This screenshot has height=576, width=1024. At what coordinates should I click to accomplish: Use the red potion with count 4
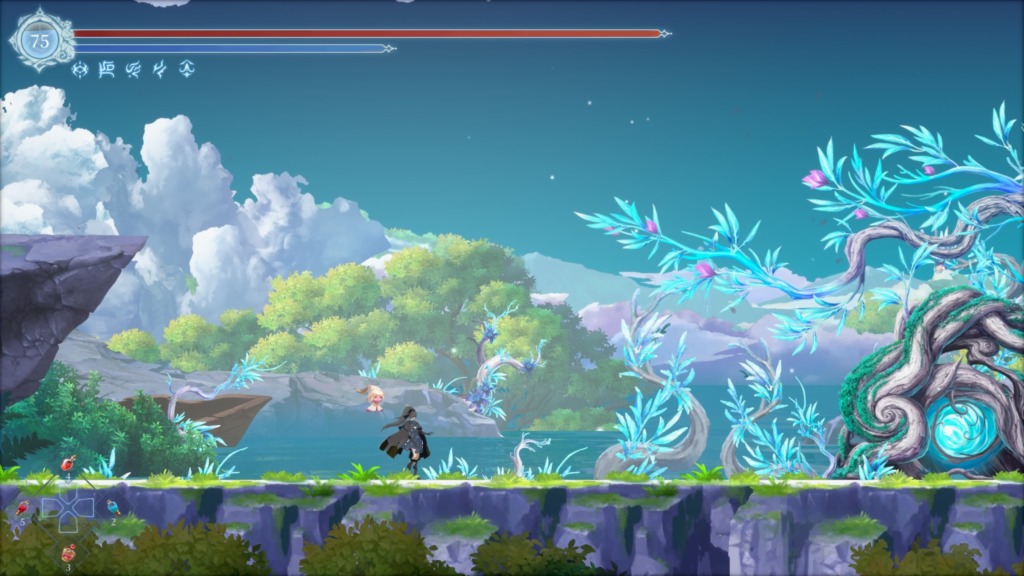tap(68, 463)
